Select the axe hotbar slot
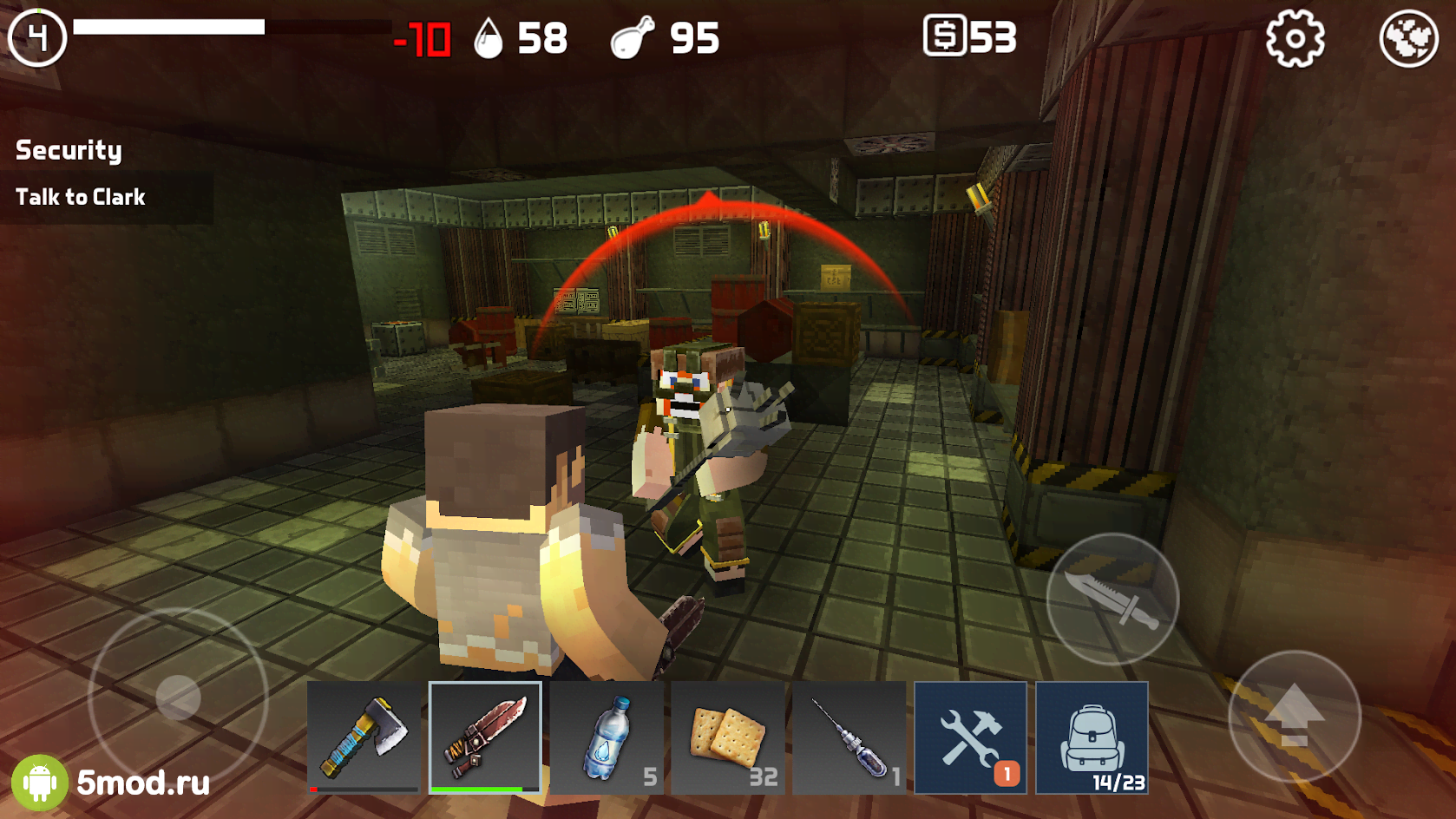Screen dimensions: 1456x819 coord(364,737)
